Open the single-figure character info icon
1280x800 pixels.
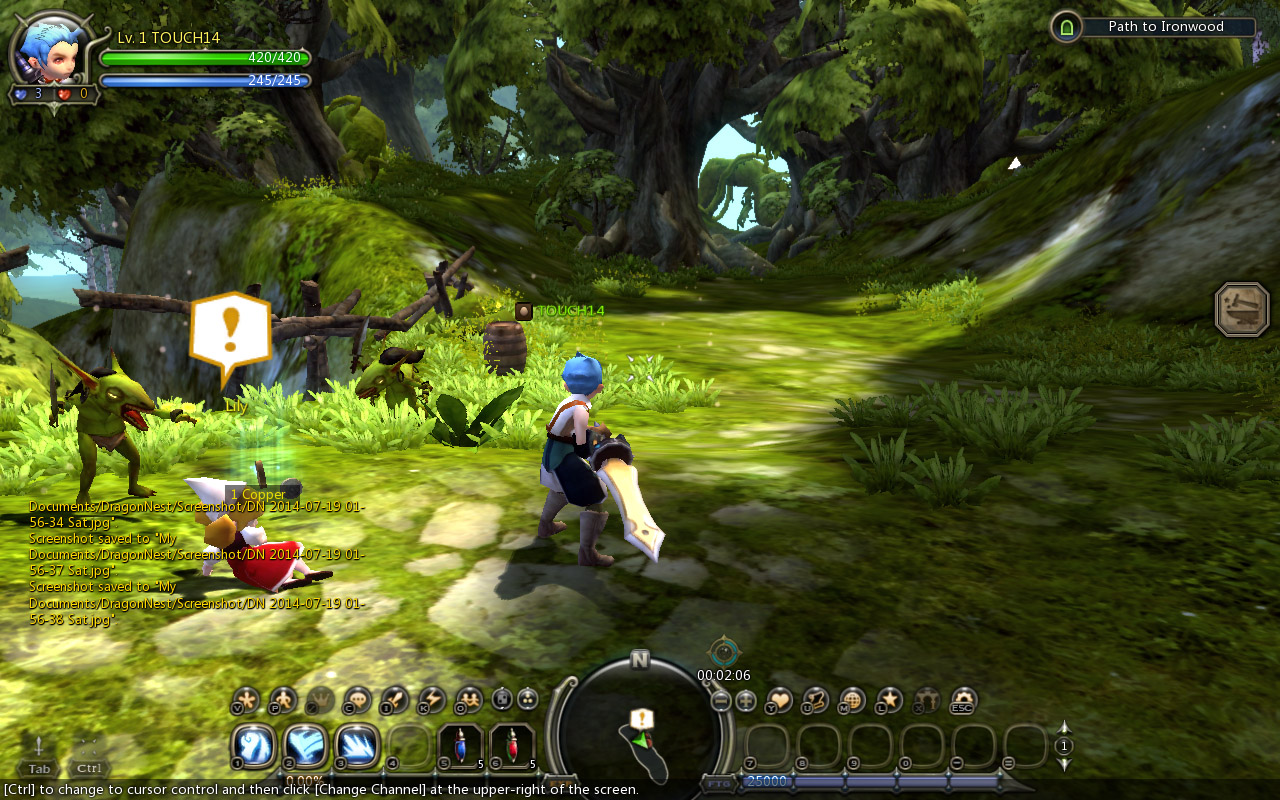[x=283, y=700]
